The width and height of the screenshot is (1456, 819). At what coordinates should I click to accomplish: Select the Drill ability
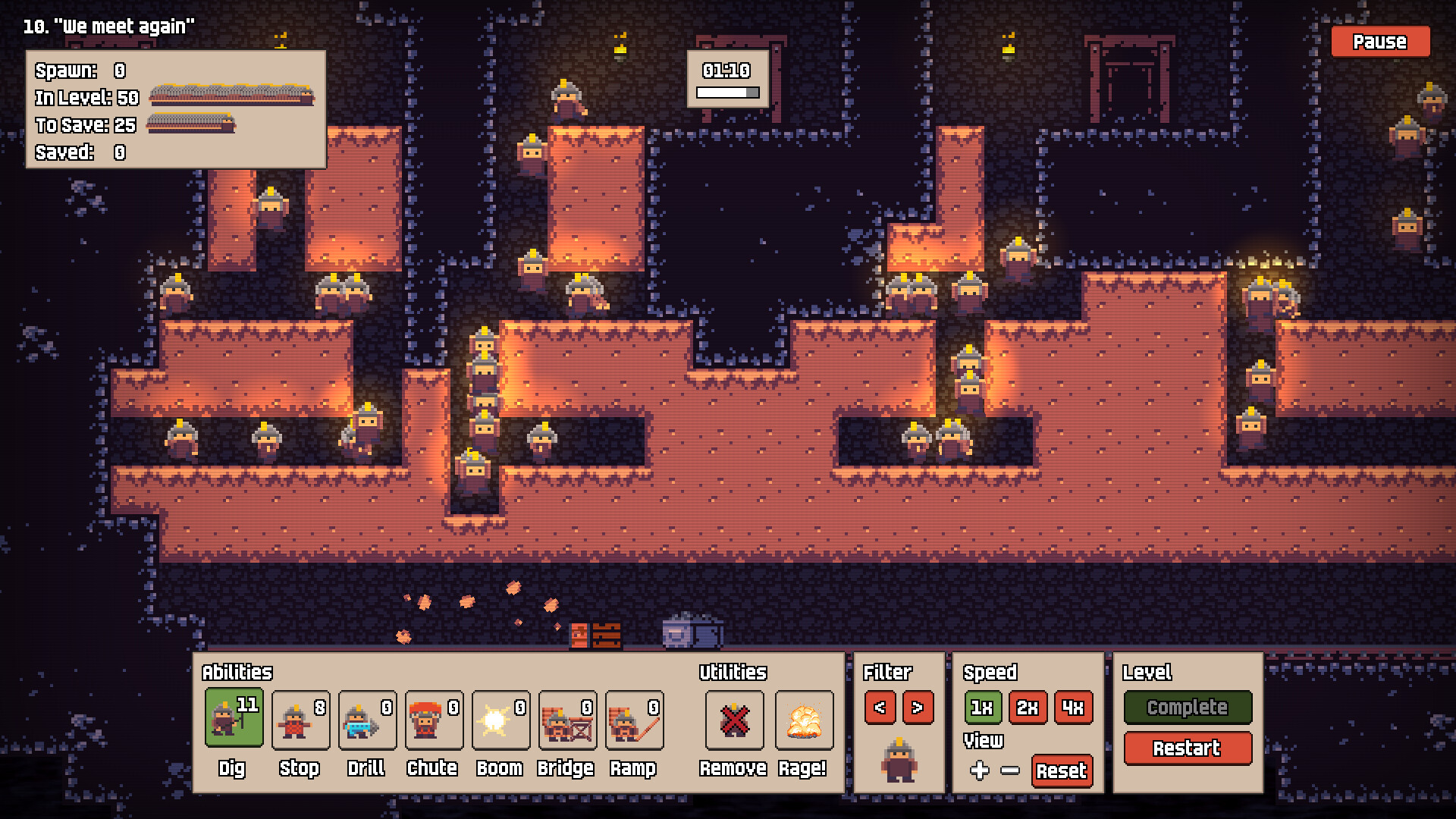(x=367, y=719)
